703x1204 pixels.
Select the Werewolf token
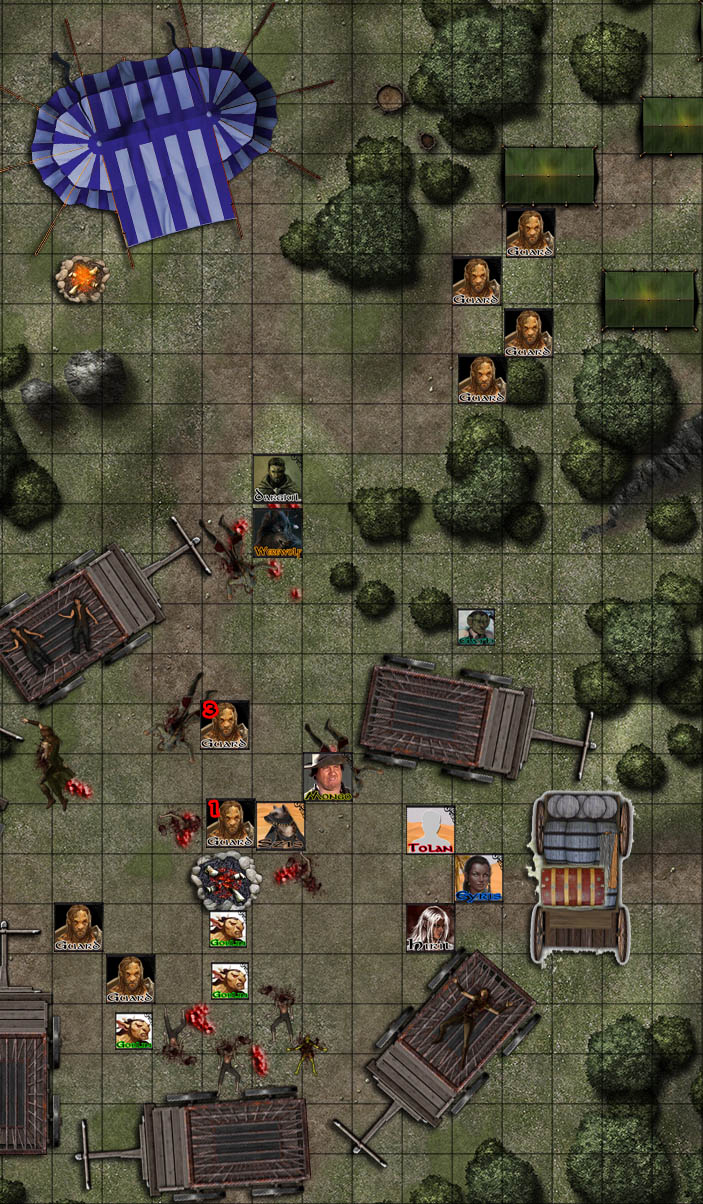(277, 532)
